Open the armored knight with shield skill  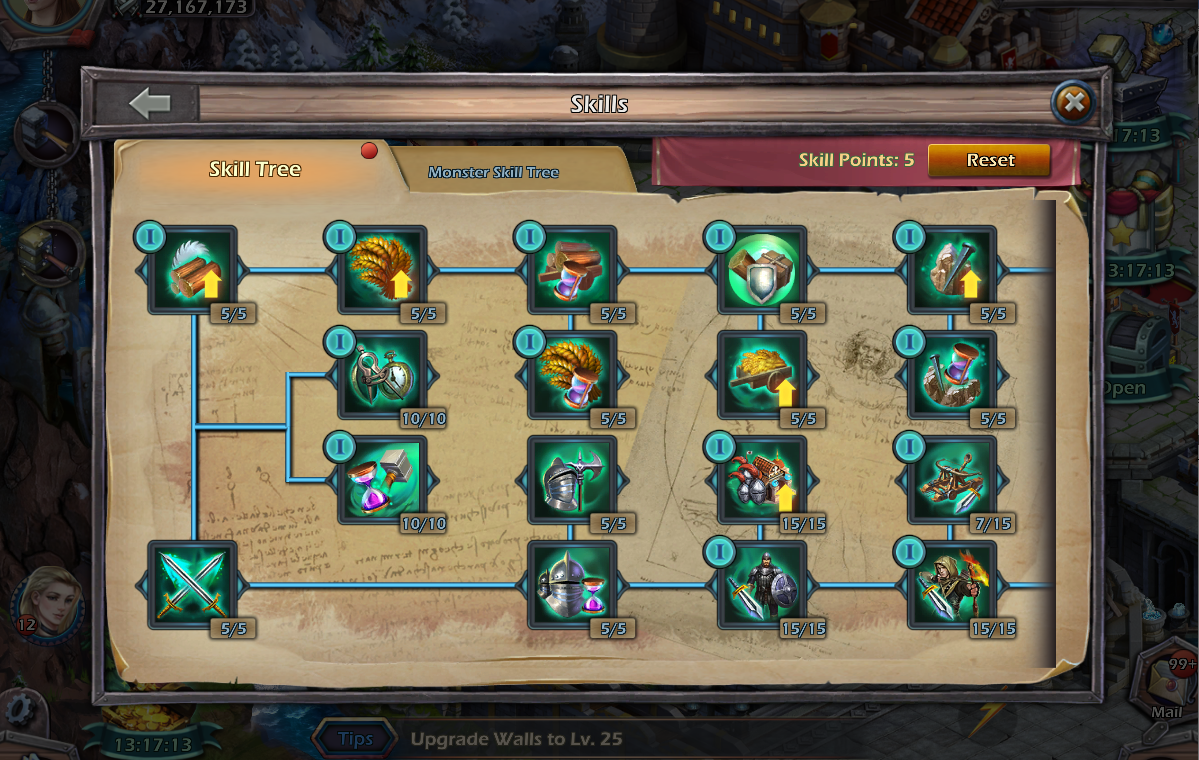[762, 585]
